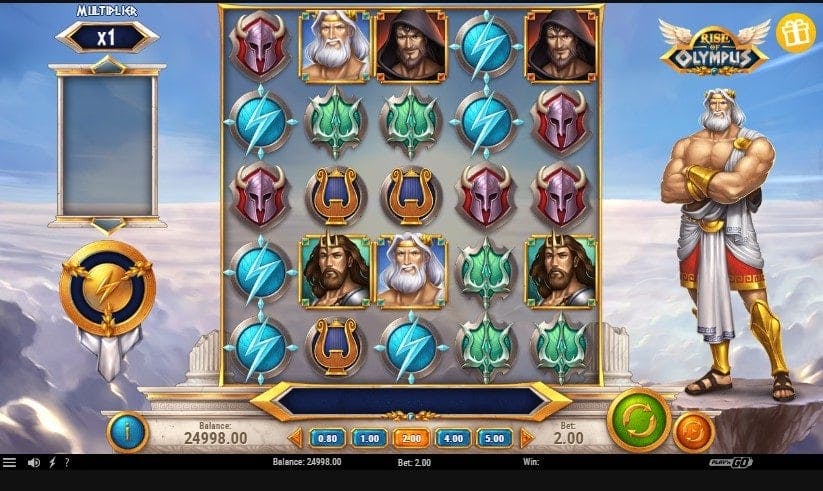Pick the 5.00 bet option
Image resolution: width=823 pixels, height=491 pixels.
point(495,438)
